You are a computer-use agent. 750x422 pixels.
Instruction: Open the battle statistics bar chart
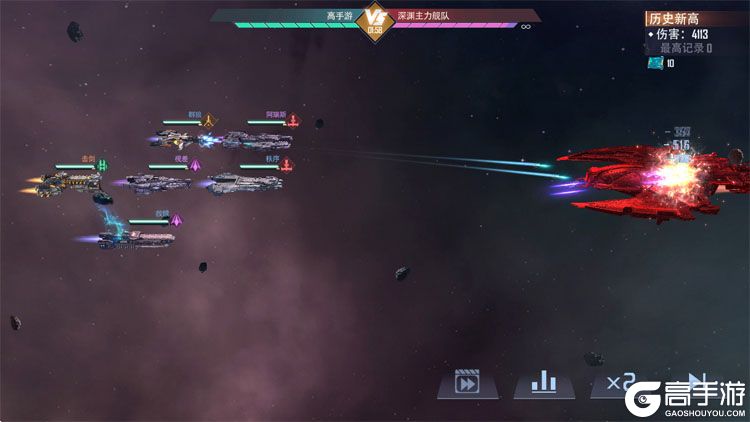(543, 382)
